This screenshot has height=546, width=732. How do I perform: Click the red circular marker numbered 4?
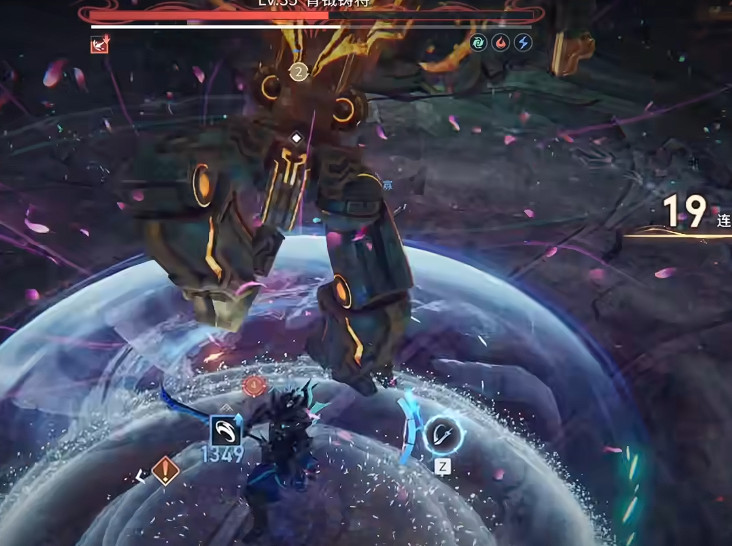tap(253, 384)
